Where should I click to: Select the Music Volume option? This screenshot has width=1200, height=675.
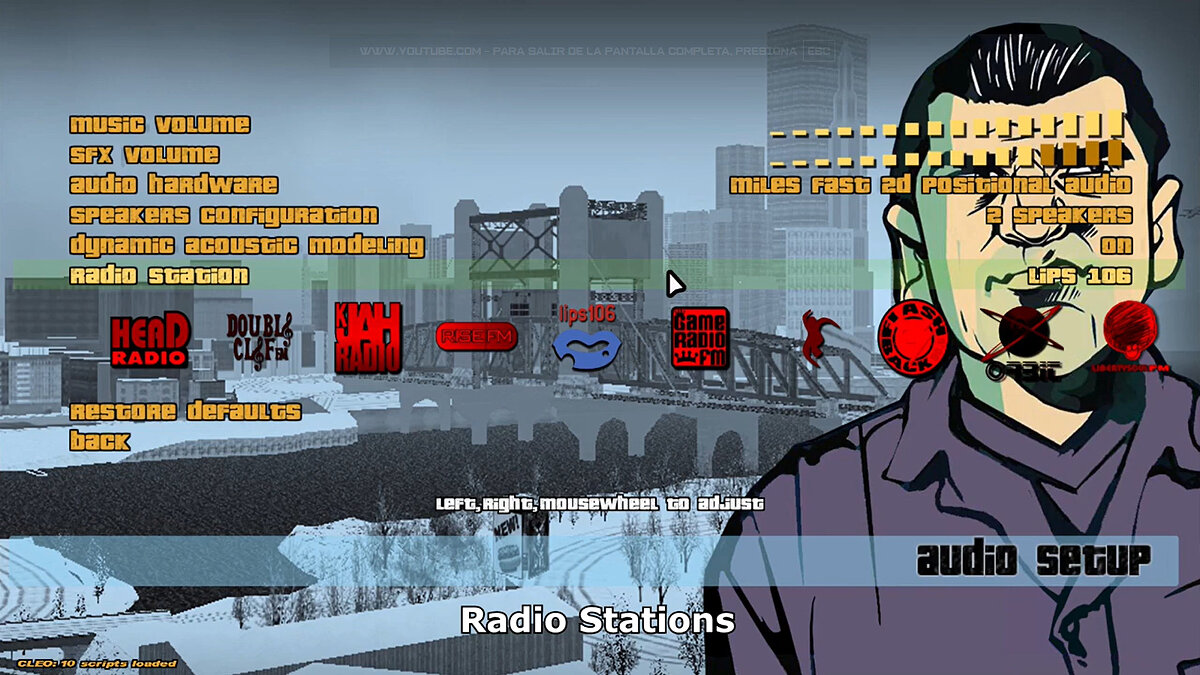(x=159, y=125)
